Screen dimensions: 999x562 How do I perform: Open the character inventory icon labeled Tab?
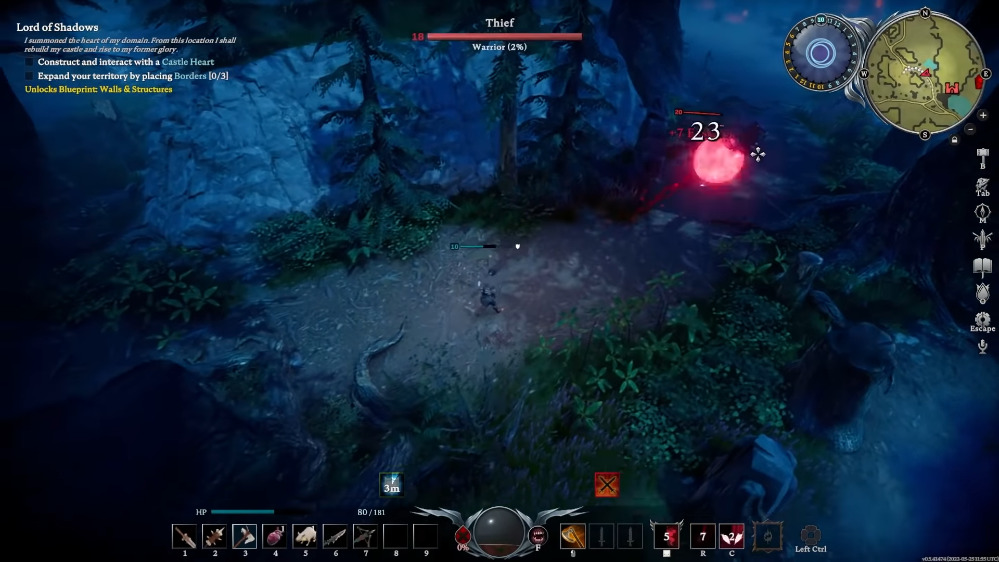click(x=982, y=184)
